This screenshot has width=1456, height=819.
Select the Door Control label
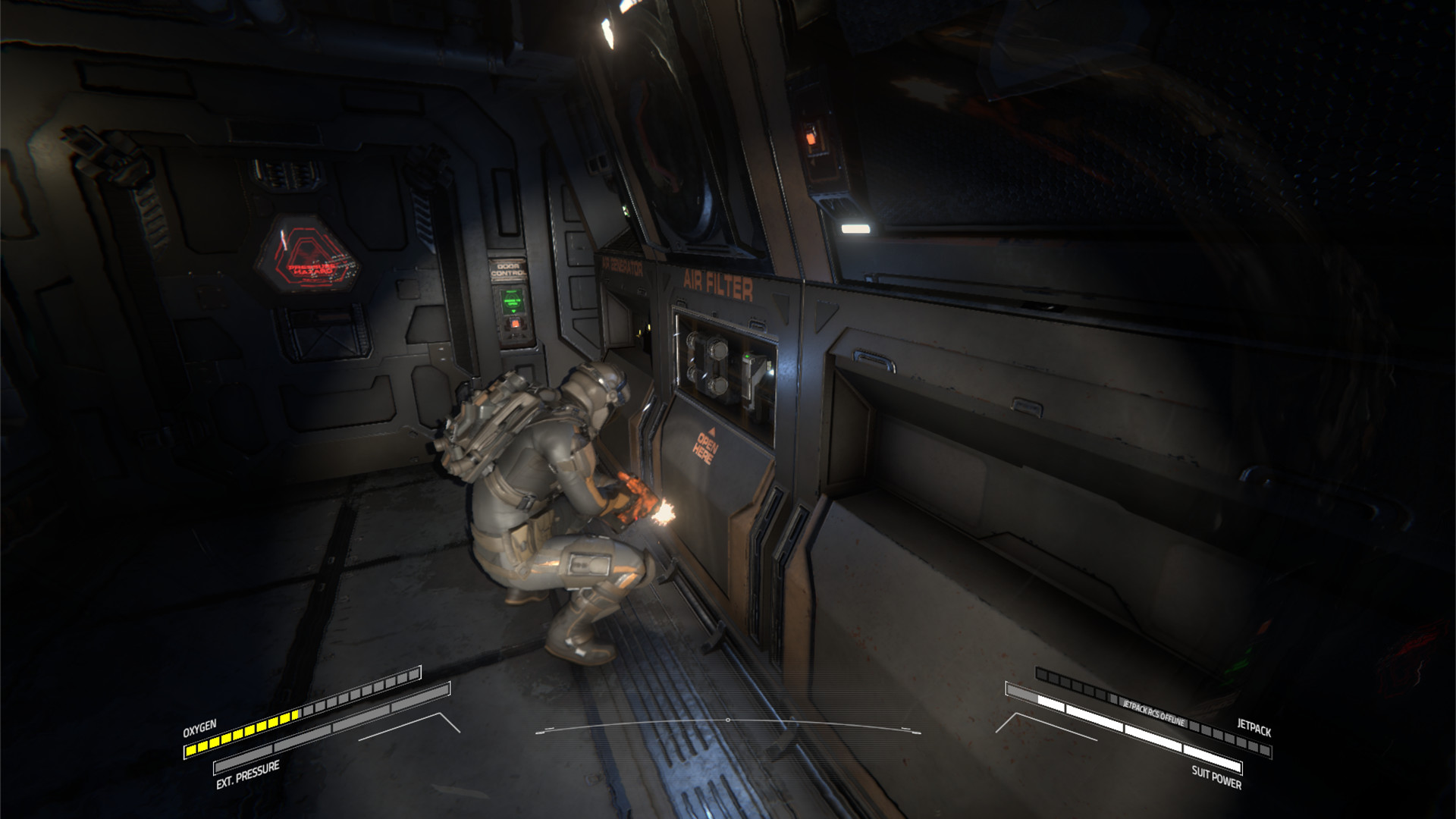point(509,268)
